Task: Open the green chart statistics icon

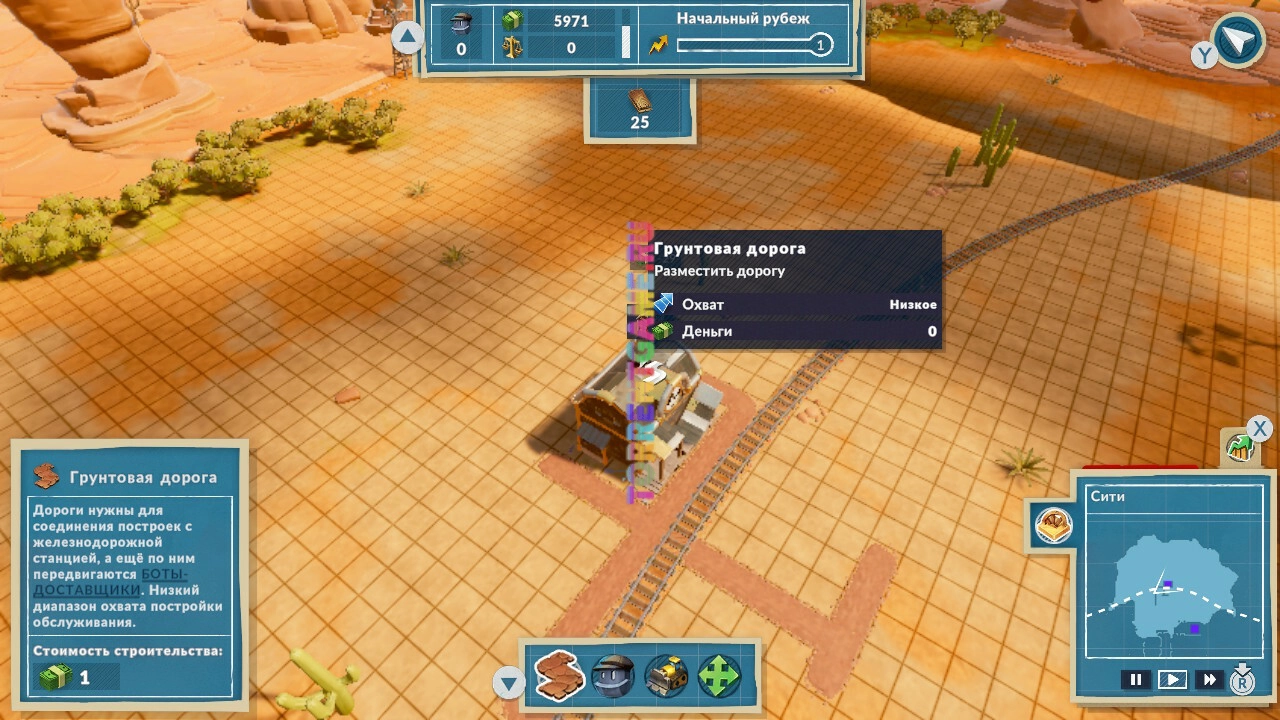Action: (x=1240, y=448)
